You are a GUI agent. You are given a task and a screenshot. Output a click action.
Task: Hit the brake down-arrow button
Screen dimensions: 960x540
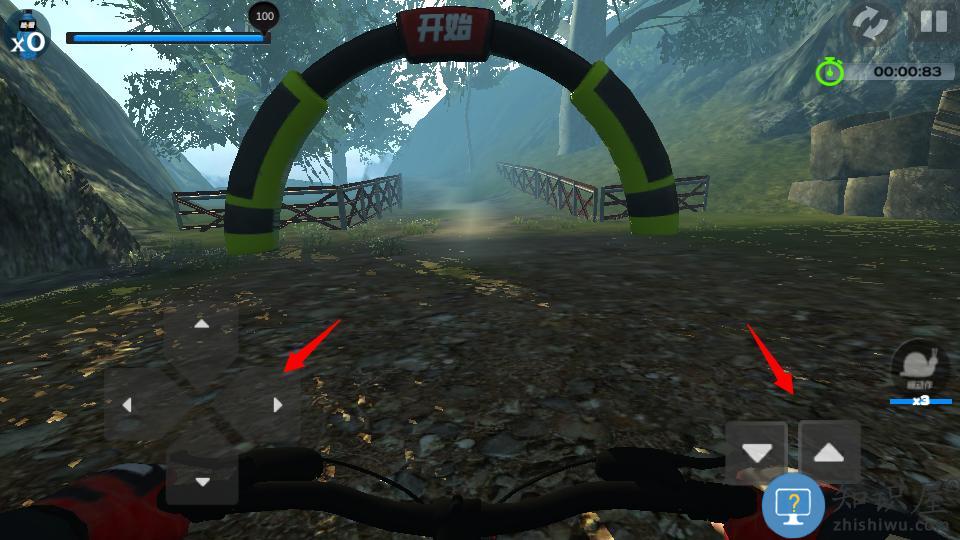pos(757,452)
